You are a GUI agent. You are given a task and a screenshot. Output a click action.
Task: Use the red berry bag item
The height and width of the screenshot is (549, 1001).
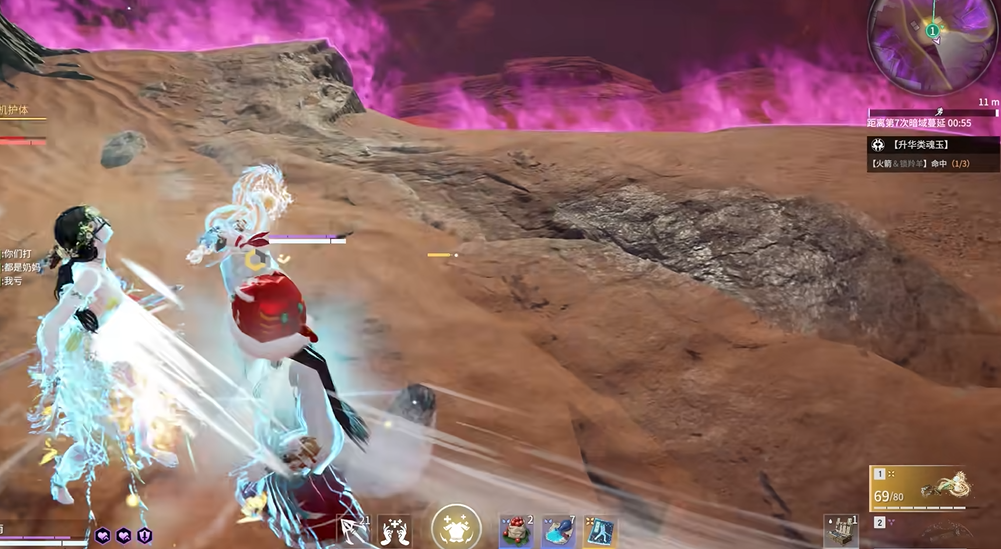click(x=515, y=531)
